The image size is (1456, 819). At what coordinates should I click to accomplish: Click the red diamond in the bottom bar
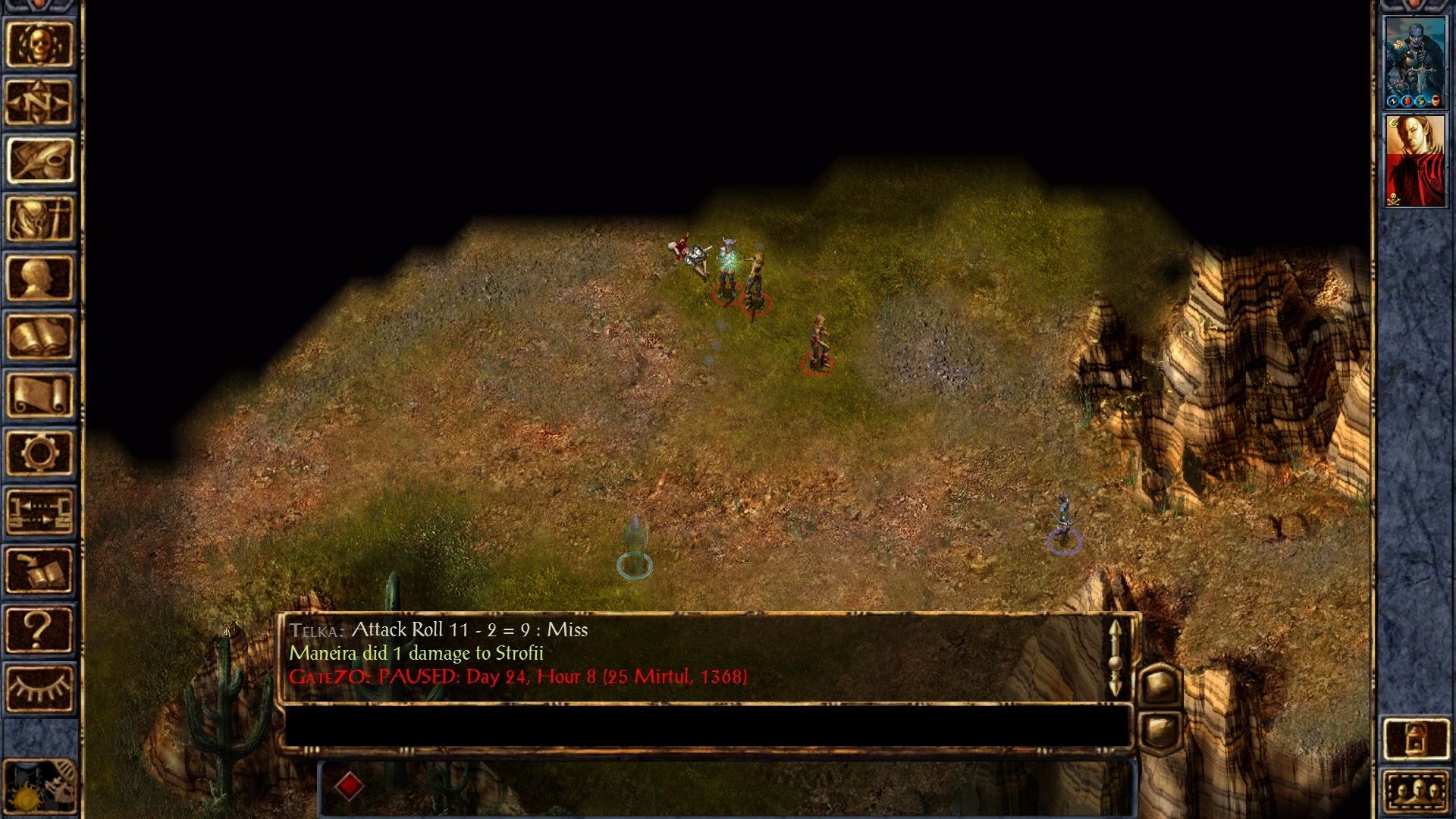tap(349, 786)
